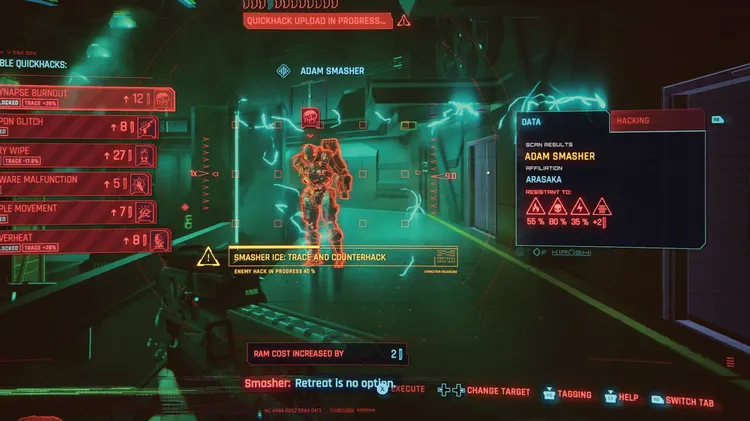Select the Synapse Burnout quickhack
Image resolution: width=750 pixels, height=421 pixels.
80,98
